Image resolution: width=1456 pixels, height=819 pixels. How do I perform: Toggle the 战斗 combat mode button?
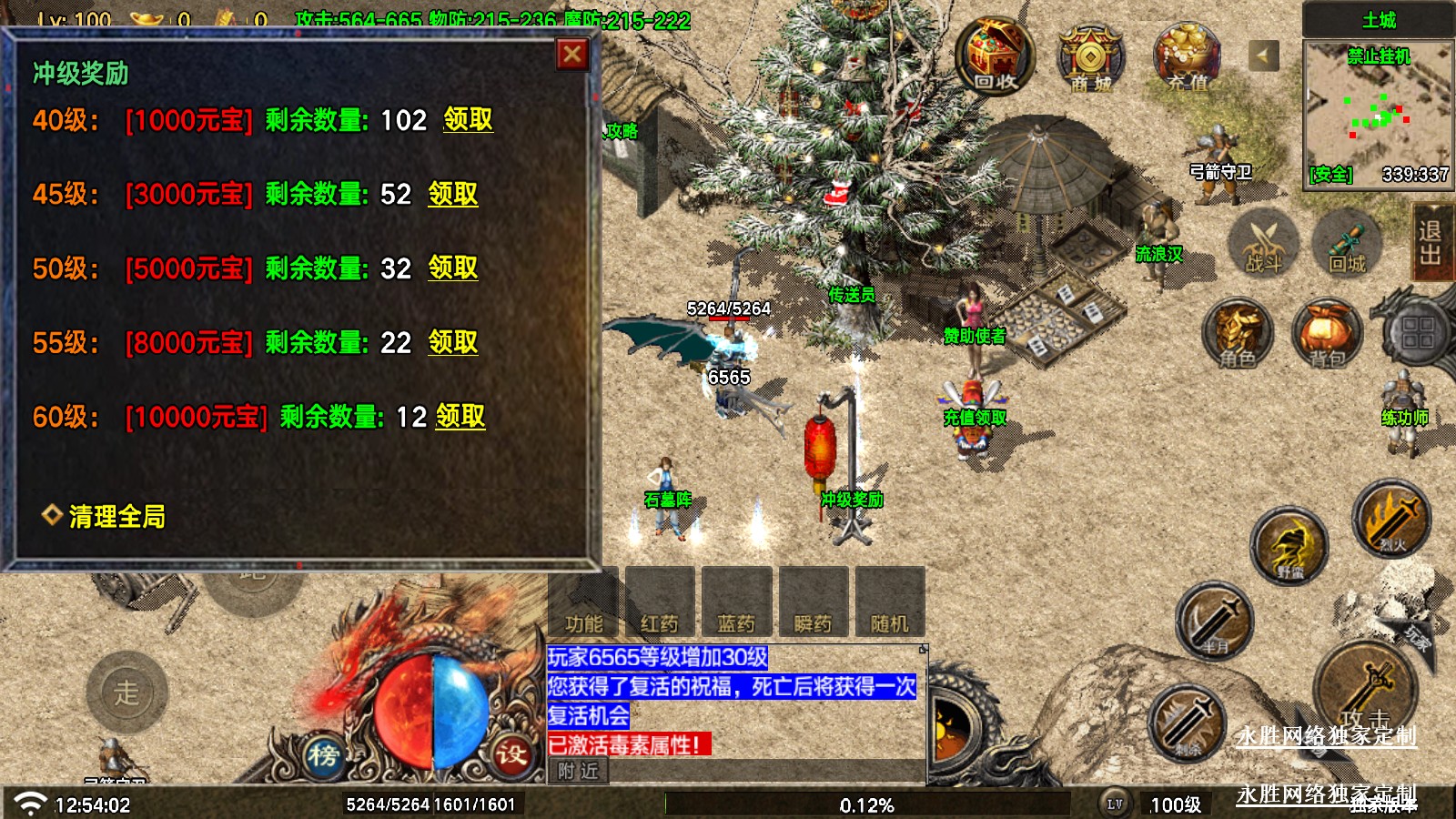[x=1263, y=244]
